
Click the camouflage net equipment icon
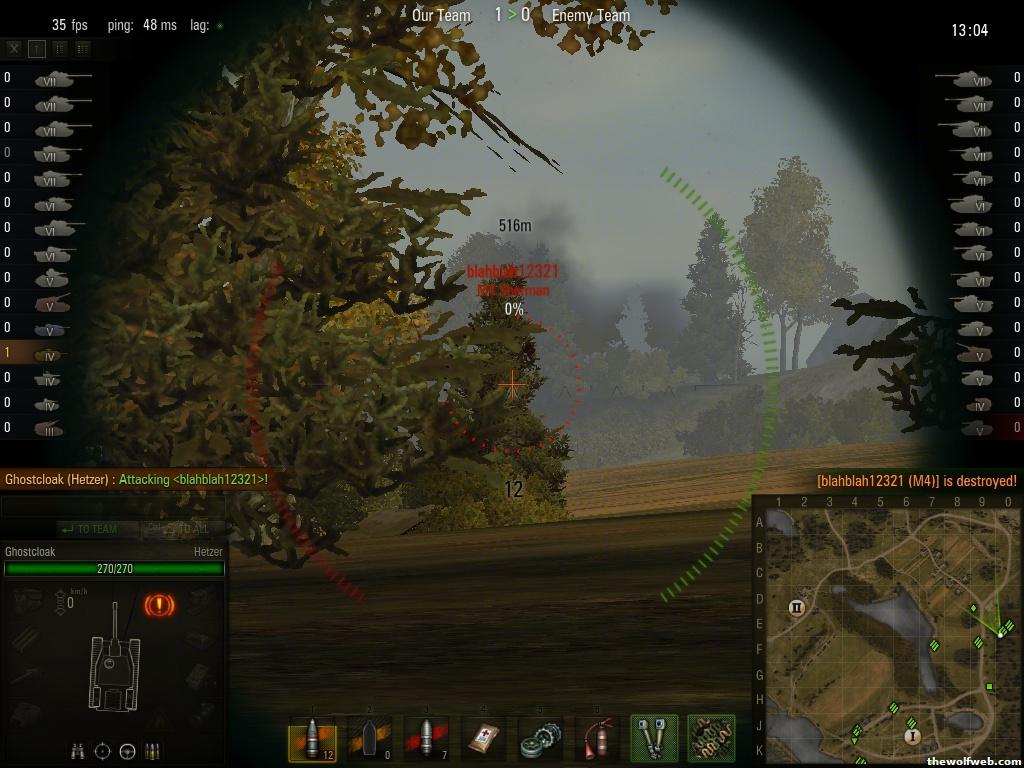tap(711, 739)
